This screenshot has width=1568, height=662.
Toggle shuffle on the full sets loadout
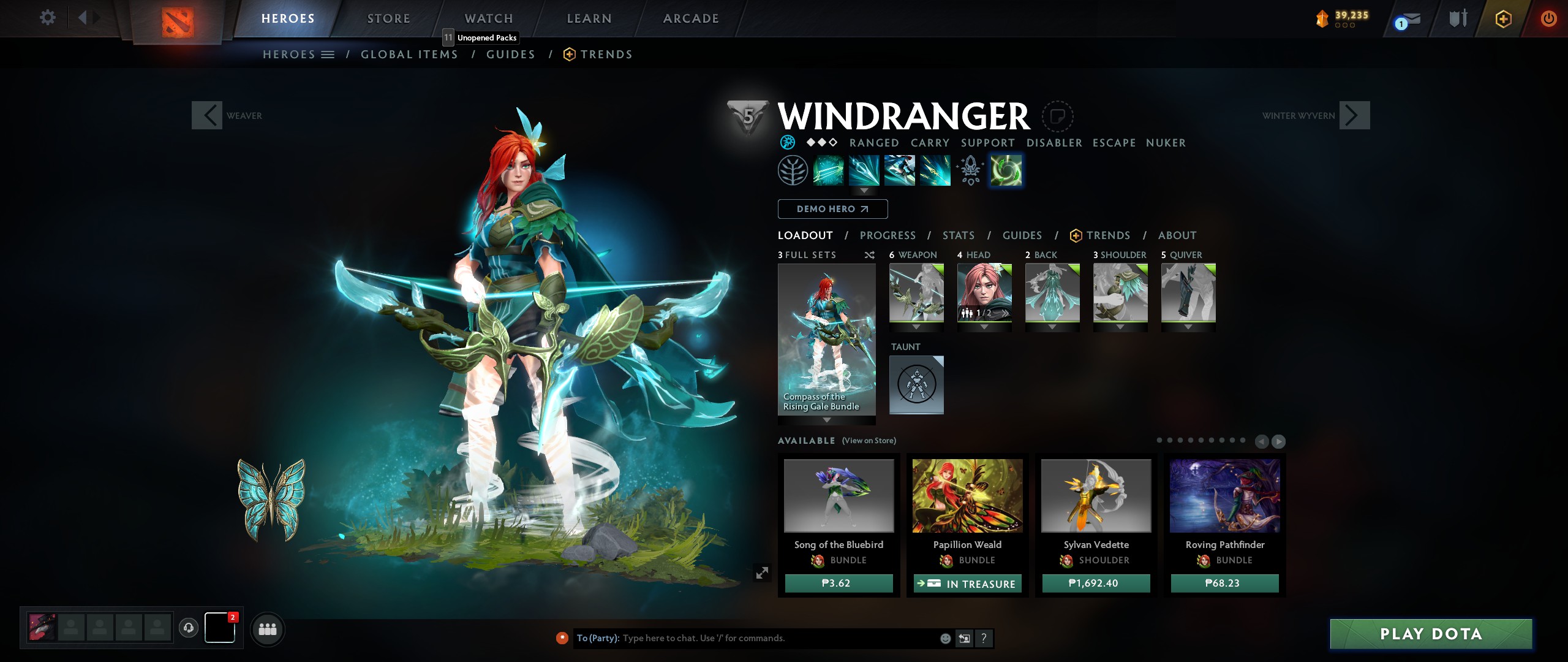(x=870, y=254)
